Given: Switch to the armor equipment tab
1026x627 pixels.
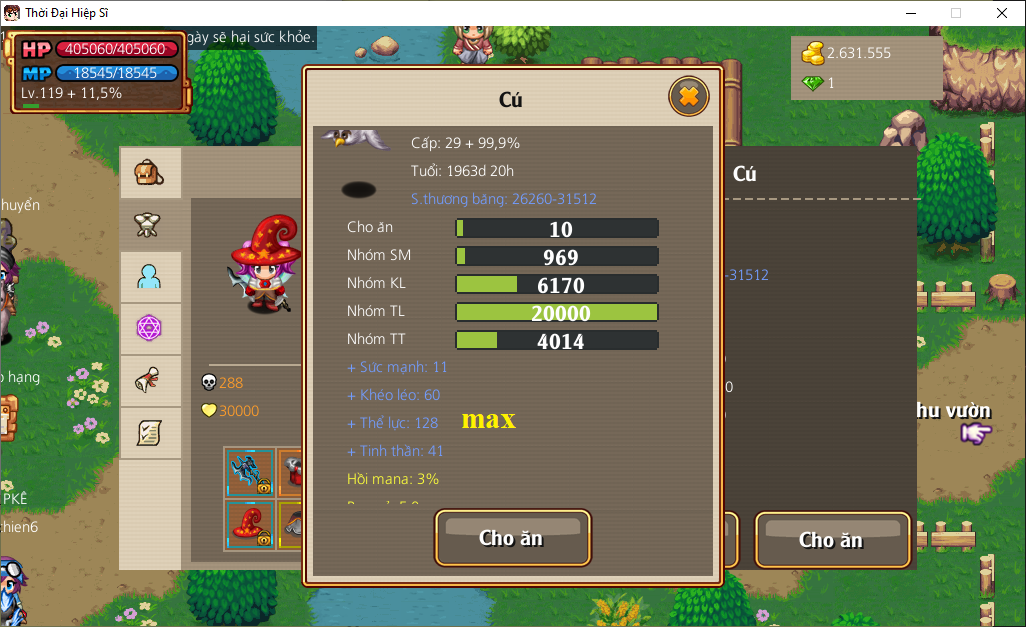Looking at the screenshot, I should tap(150, 225).
